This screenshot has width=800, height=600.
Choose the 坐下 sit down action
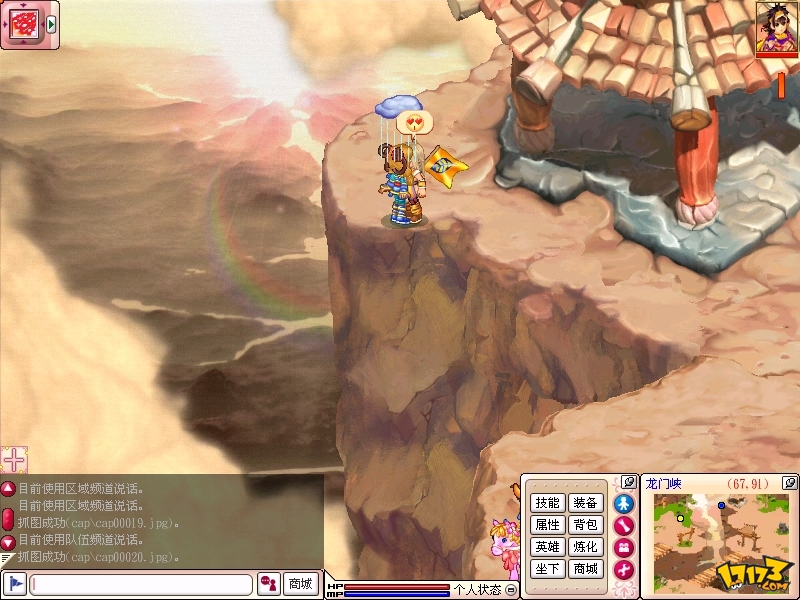coord(547,569)
